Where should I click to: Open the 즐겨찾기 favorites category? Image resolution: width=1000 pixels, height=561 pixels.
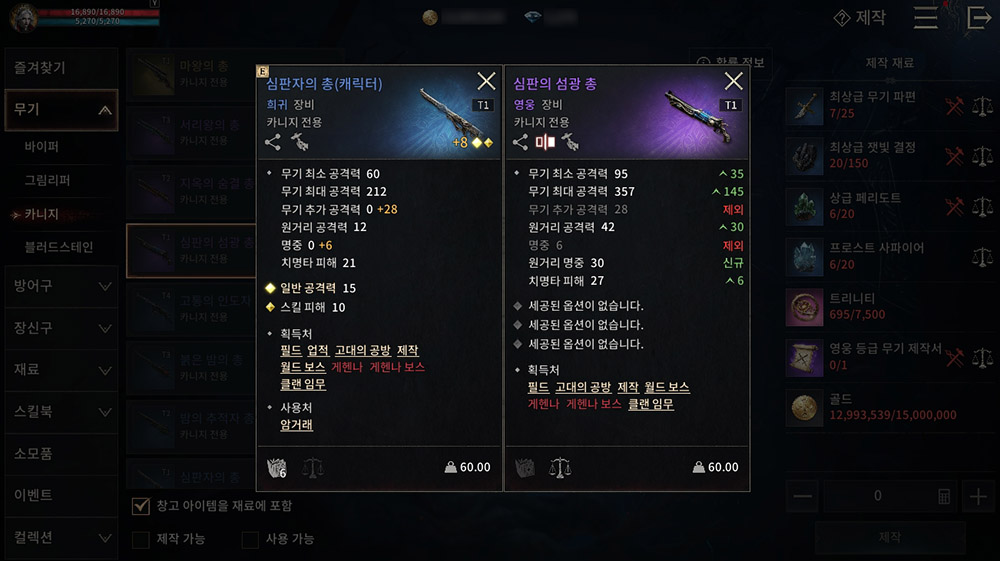point(60,68)
